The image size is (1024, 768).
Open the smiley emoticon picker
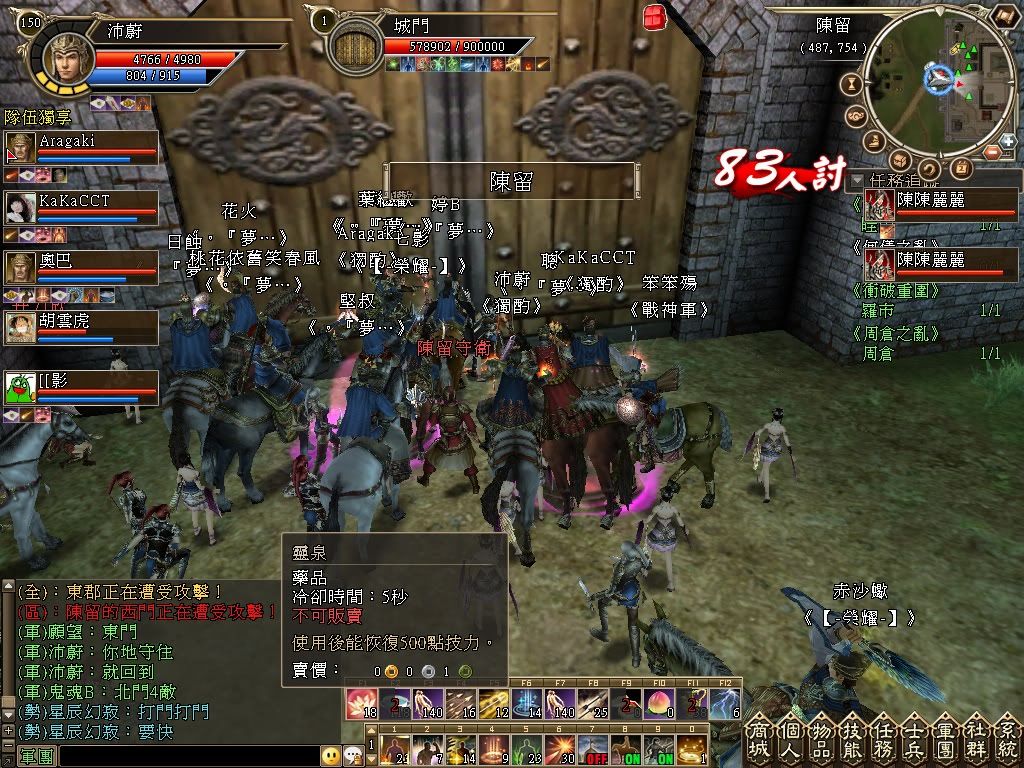(x=330, y=756)
